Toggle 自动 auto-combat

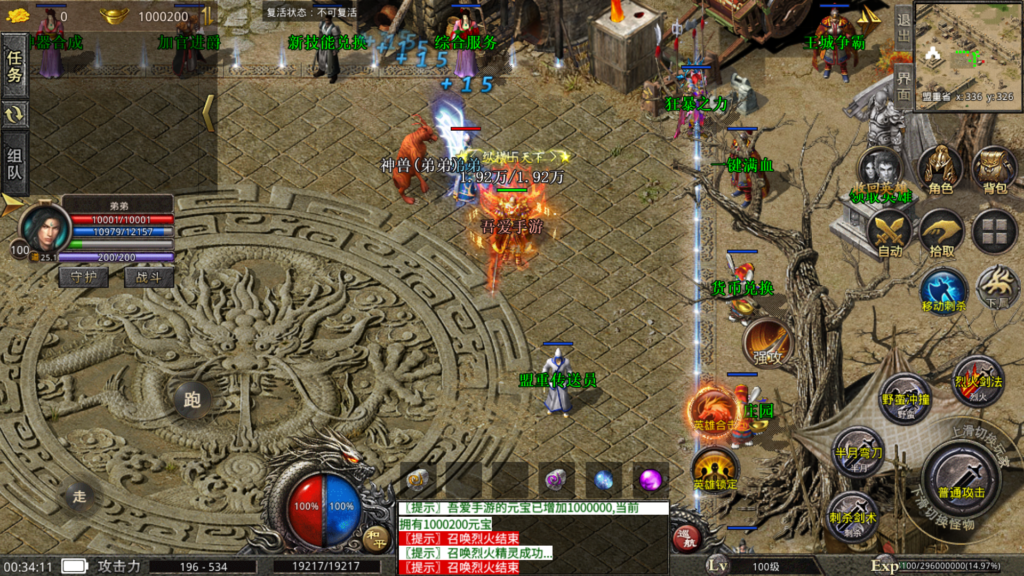889,232
